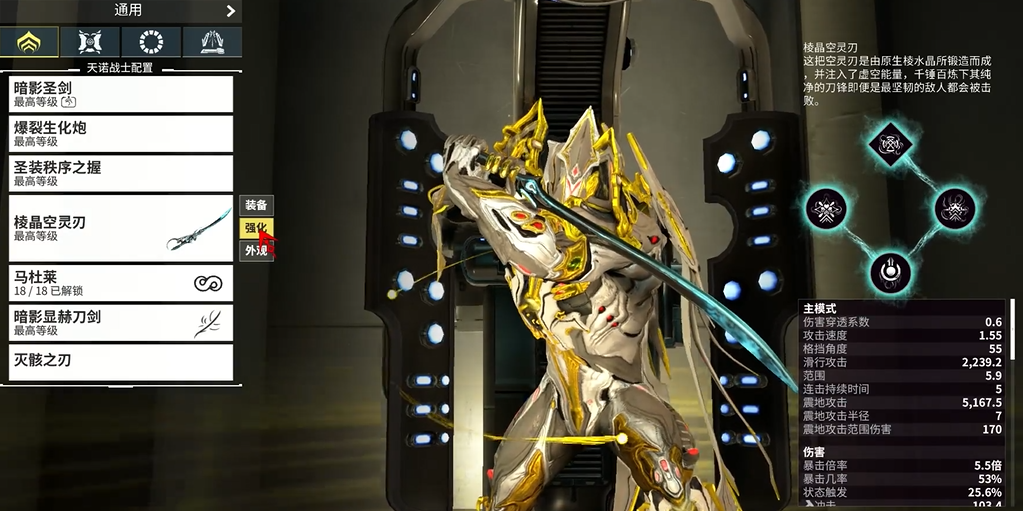Choose the right circular ability node
This screenshot has width=1023, height=511.
(x=954, y=208)
